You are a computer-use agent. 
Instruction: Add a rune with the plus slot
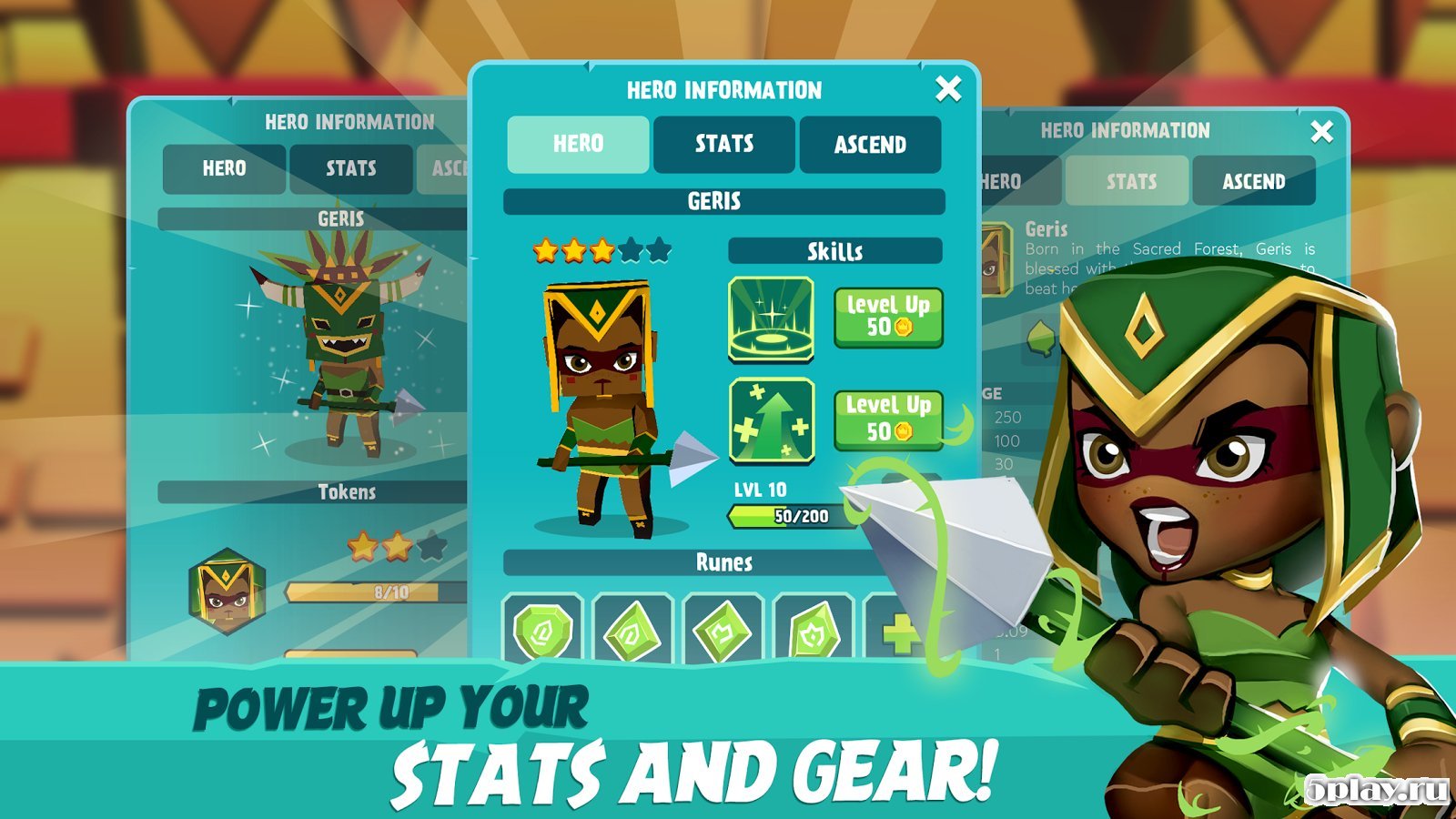pyautogui.click(x=896, y=630)
